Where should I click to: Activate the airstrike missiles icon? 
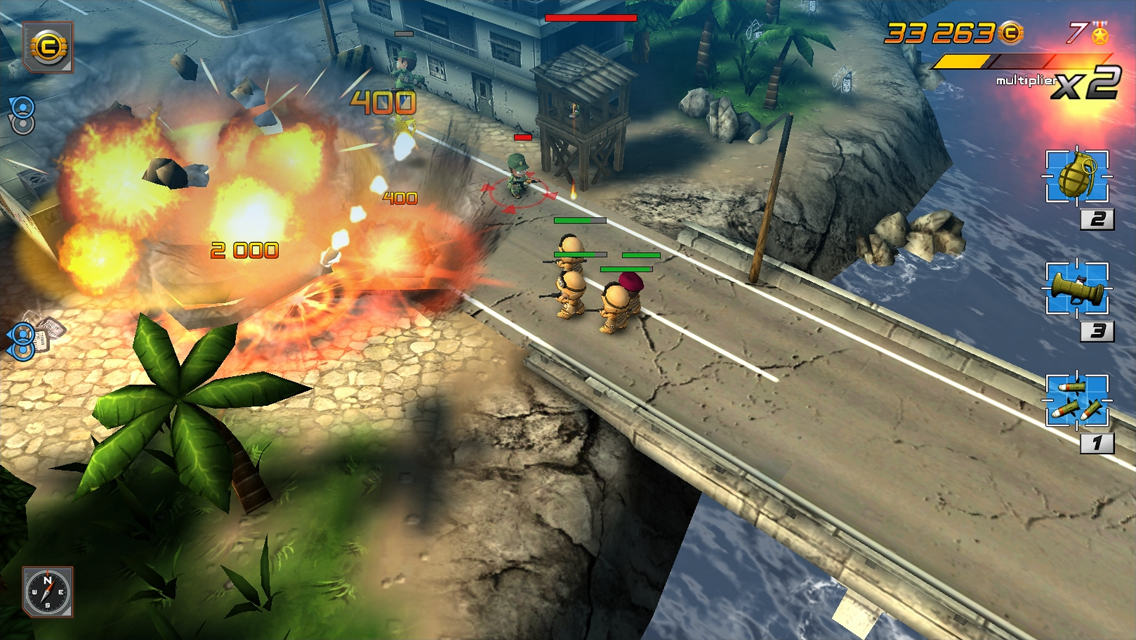1076,402
